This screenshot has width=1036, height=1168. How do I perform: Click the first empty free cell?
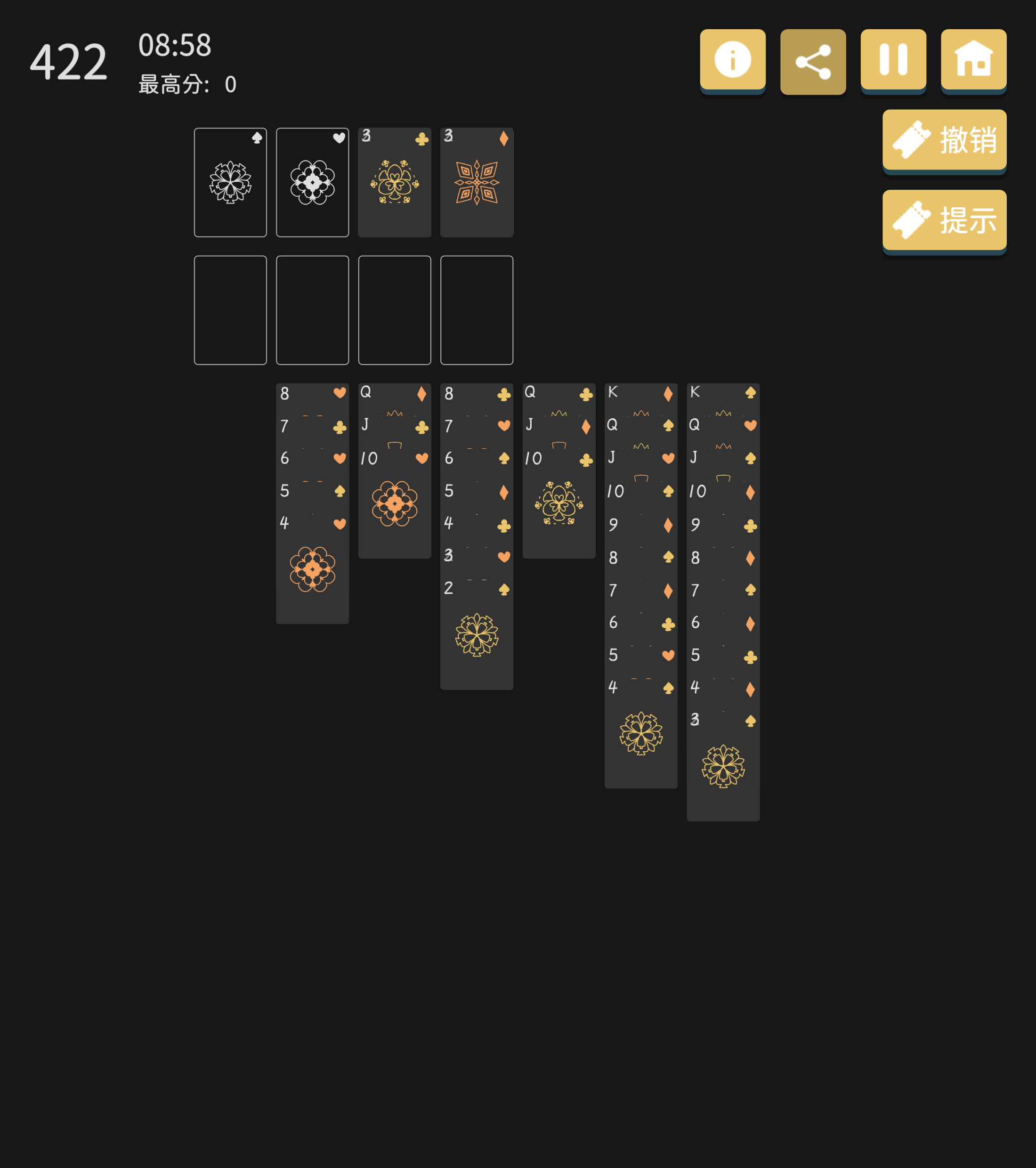pyautogui.click(x=230, y=310)
